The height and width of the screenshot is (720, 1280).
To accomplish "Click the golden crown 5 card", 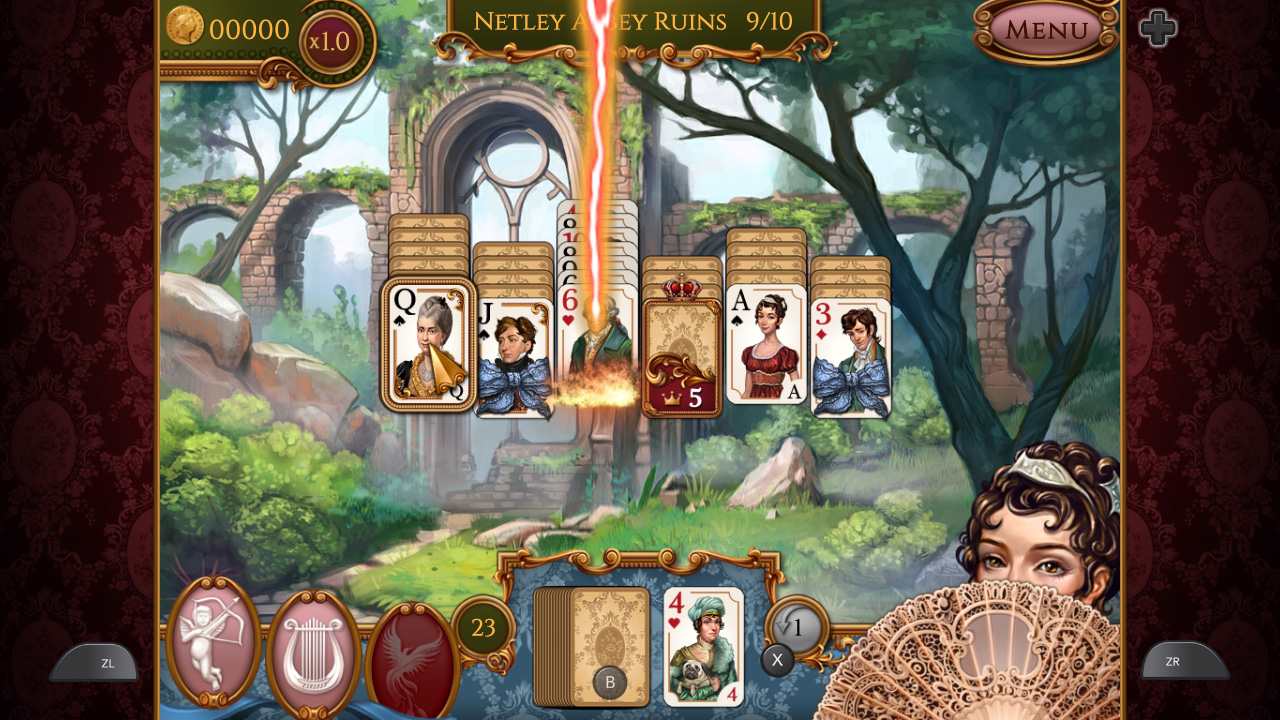I will [x=684, y=340].
